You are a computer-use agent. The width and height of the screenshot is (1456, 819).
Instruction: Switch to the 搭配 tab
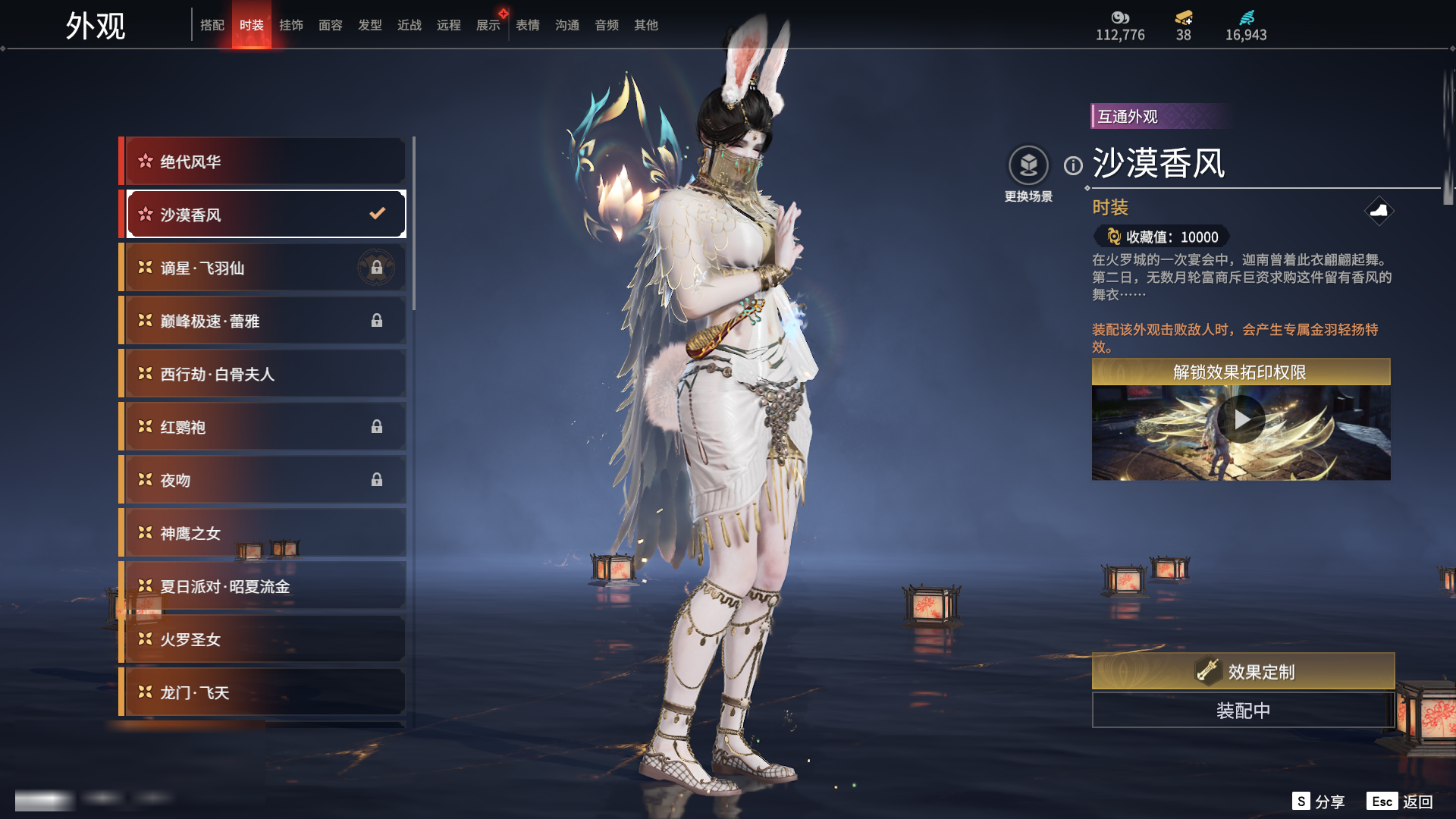point(212,25)
